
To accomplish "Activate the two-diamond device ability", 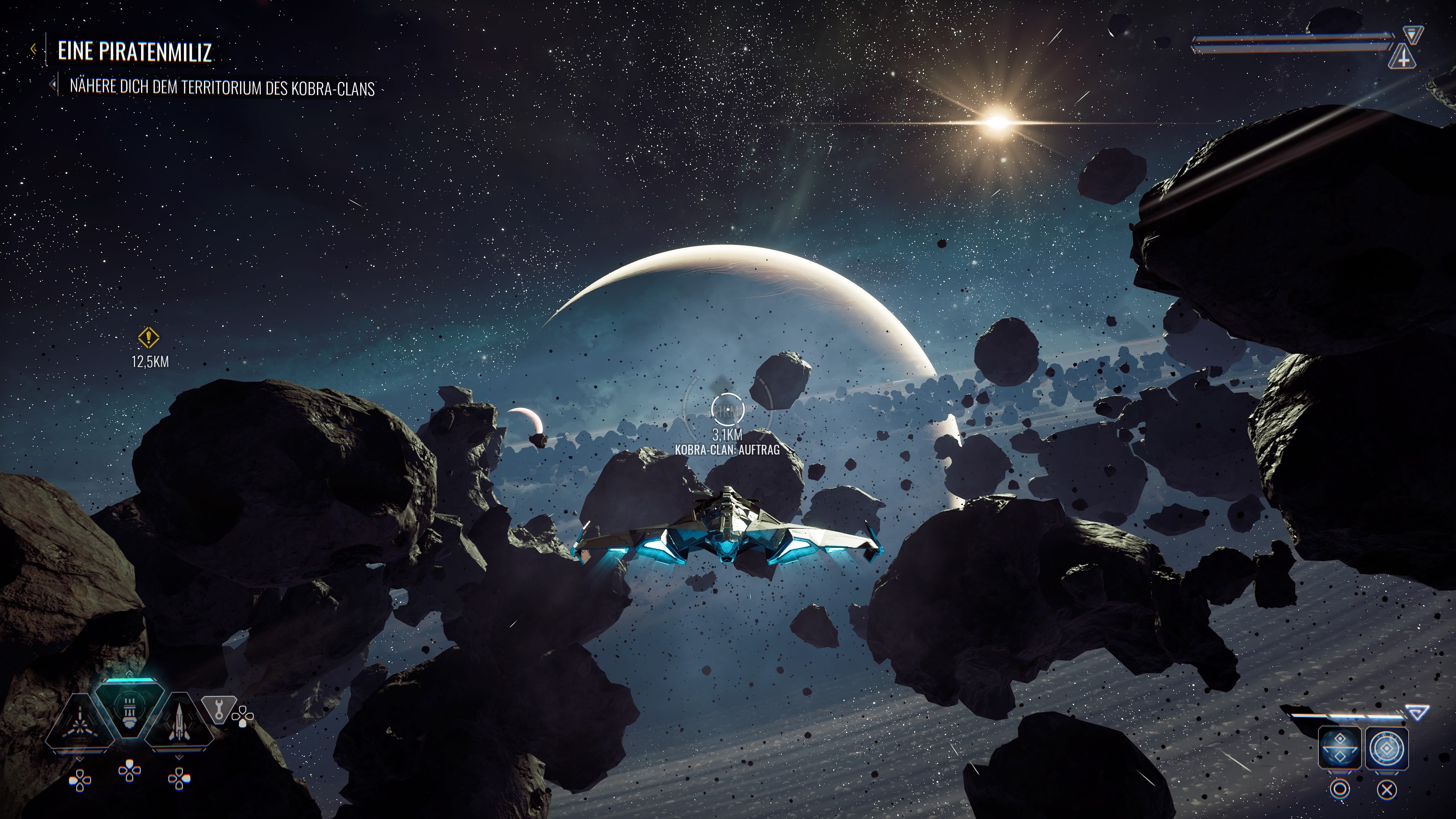I will point(1340,747).
